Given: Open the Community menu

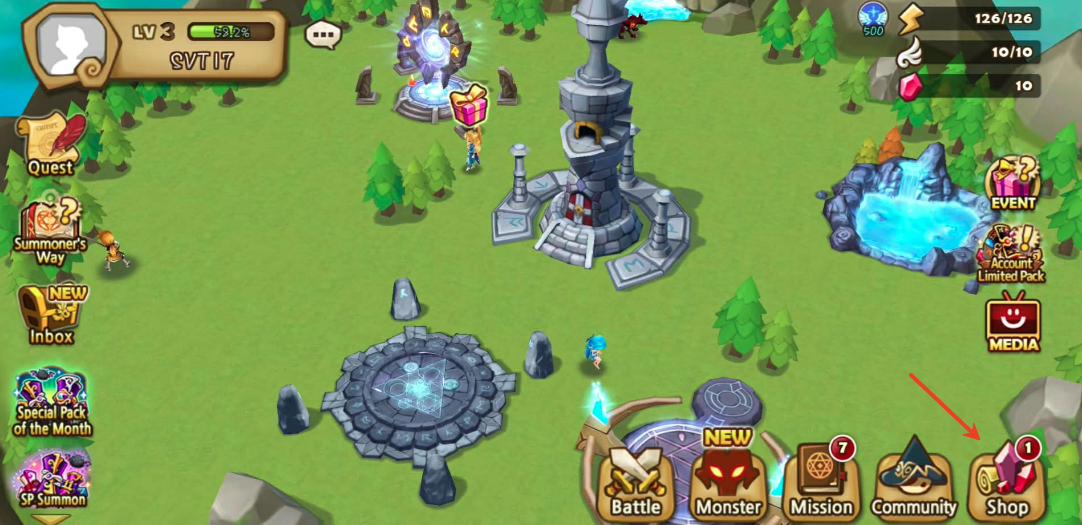Looking at the screenshot, I should click(x=913, y=482).
